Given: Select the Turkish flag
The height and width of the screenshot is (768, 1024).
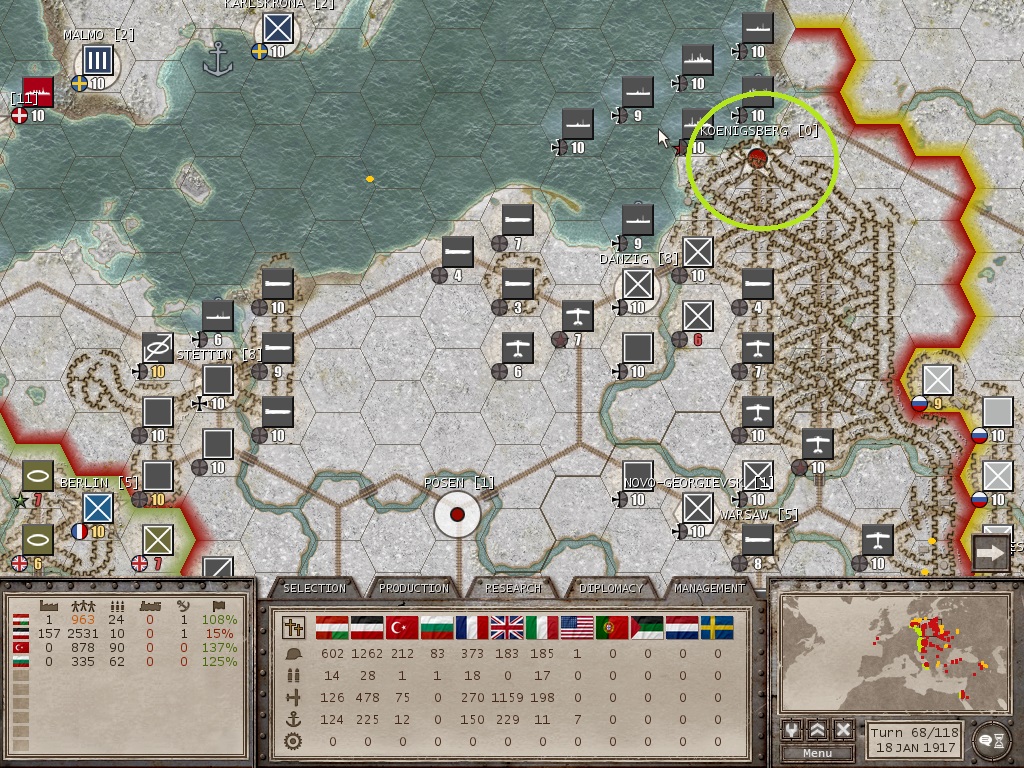Looking at the screenshot, I should click(x=402, y=628).
